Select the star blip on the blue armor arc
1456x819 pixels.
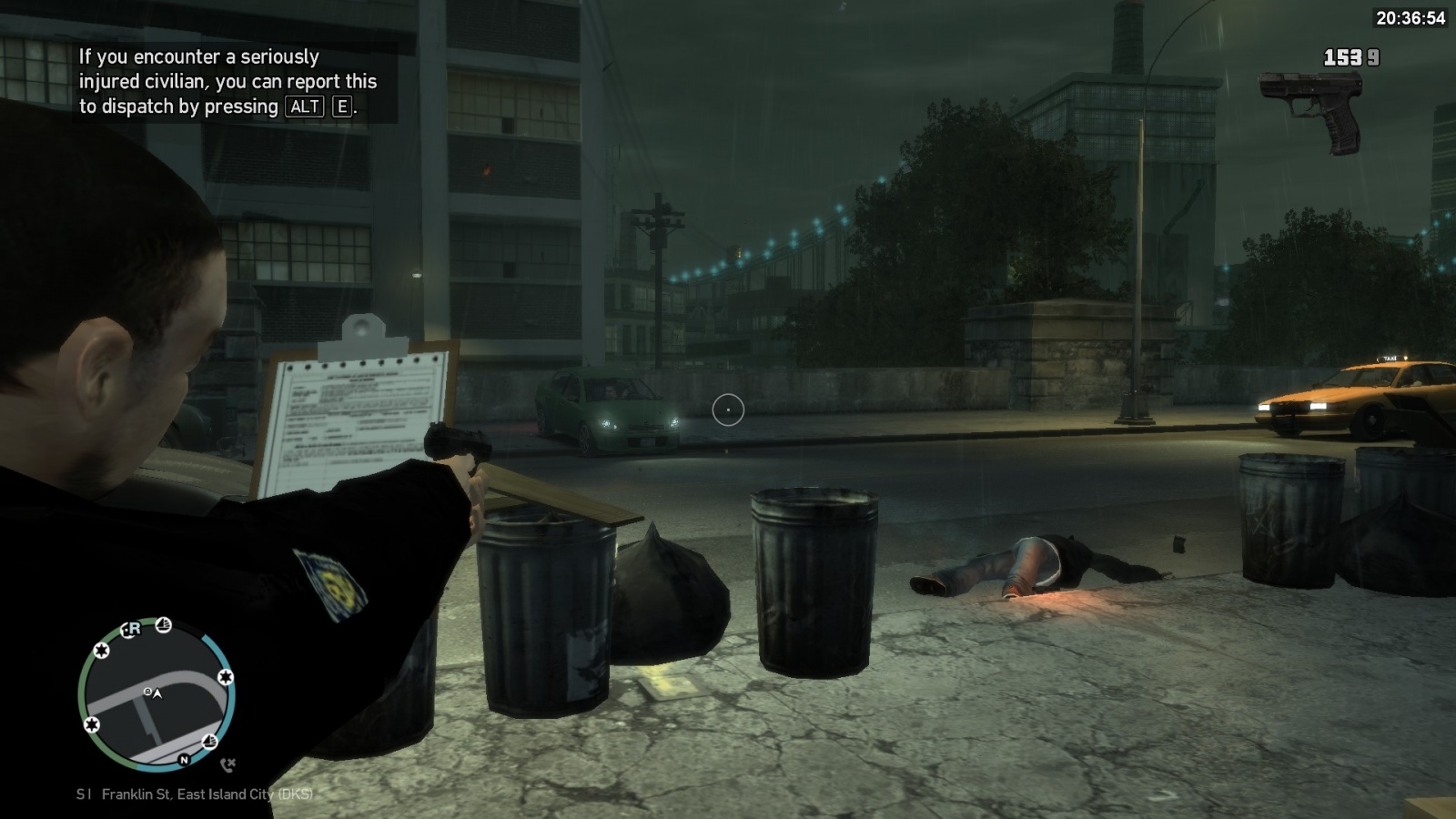(x=225, y=677)
